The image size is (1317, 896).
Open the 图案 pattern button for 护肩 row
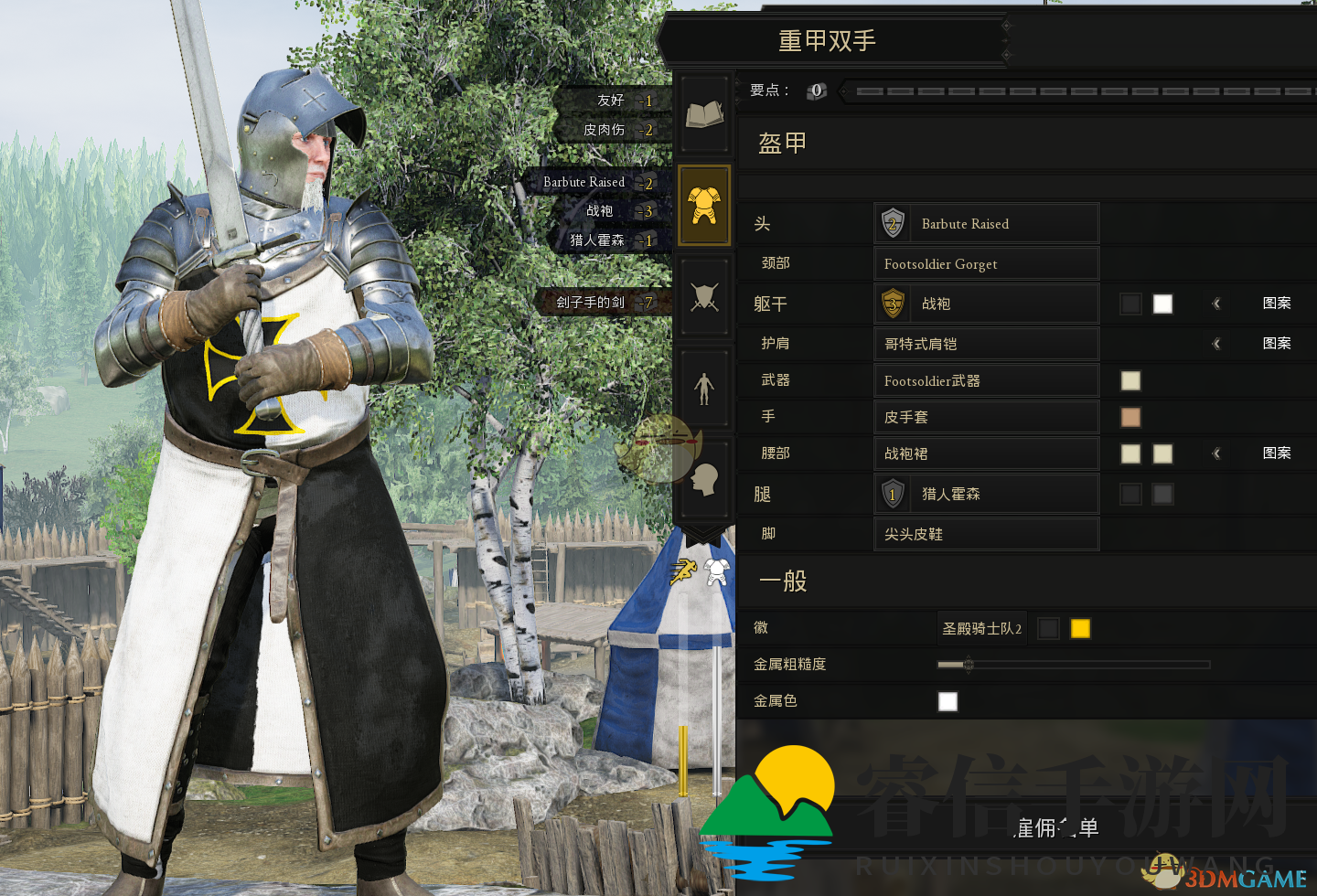(1277, 343)
